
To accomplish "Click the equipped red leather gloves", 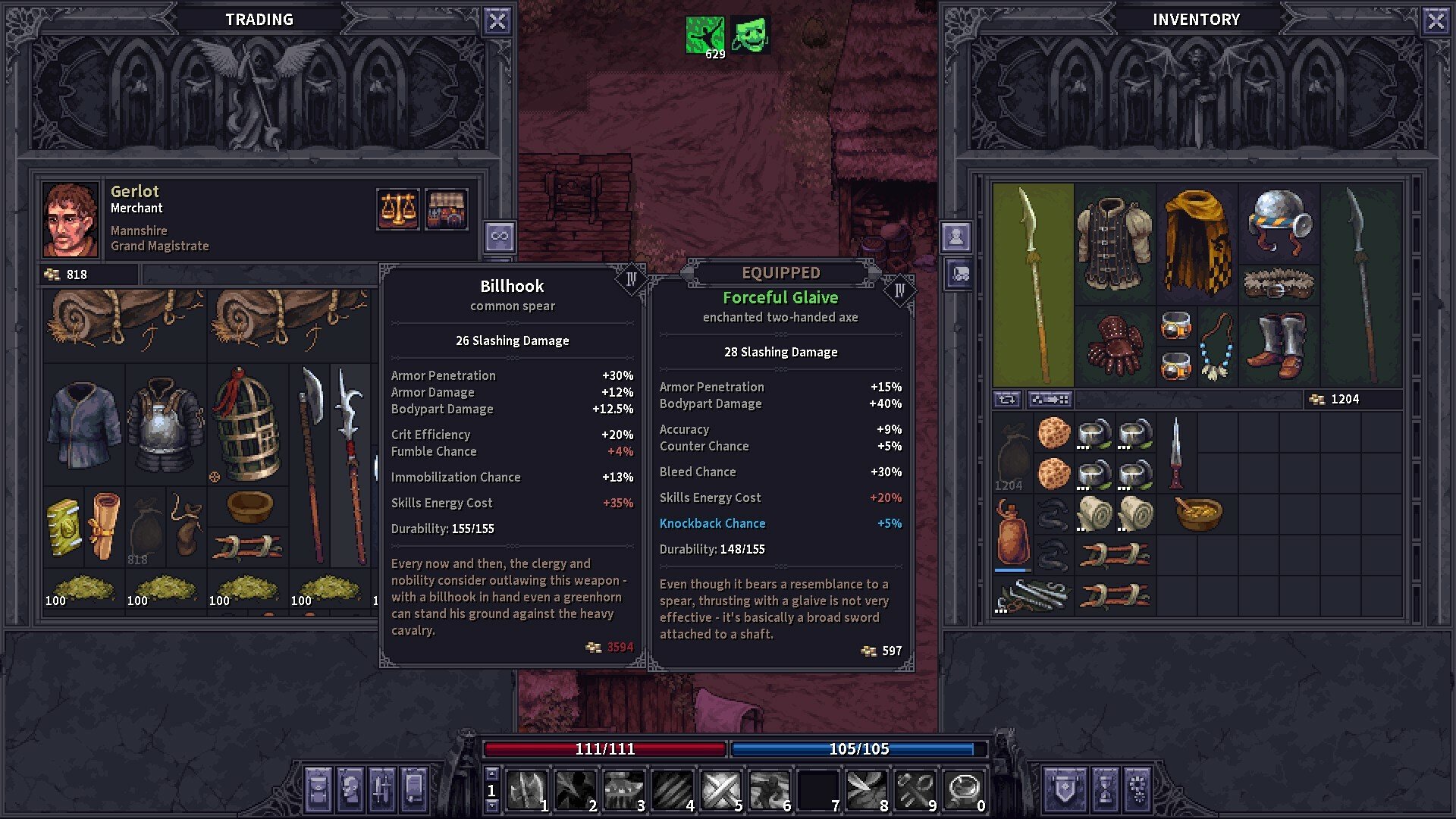I will (1115, 347).
